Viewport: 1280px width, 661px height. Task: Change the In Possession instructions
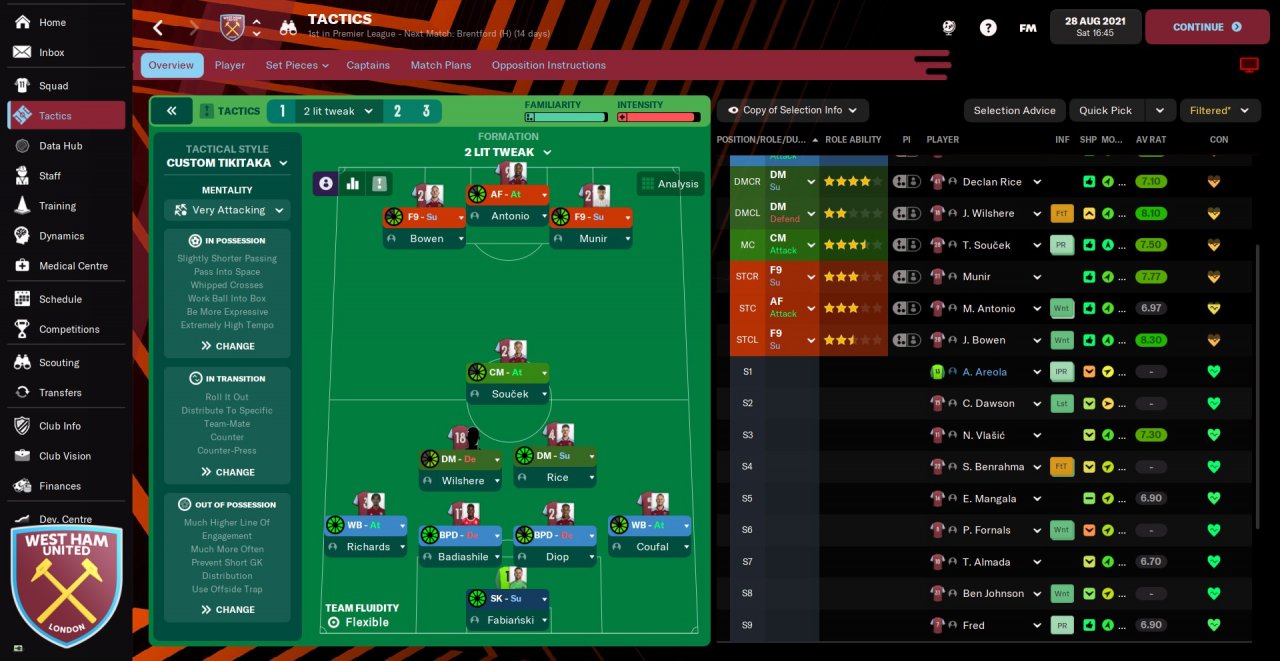227,346
